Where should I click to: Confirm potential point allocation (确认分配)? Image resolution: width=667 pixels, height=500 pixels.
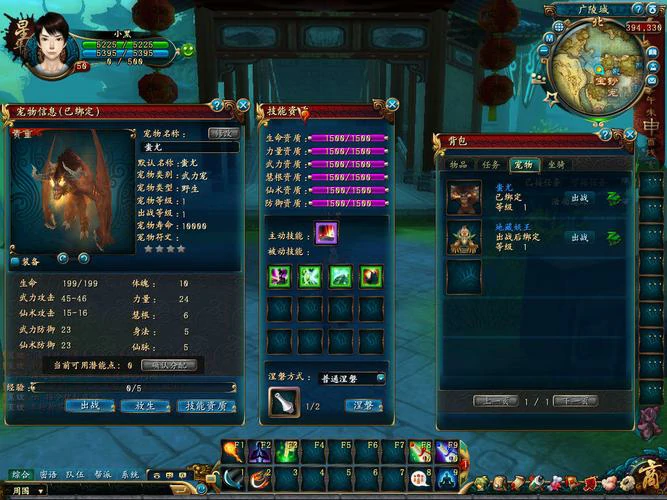(169, 365)
